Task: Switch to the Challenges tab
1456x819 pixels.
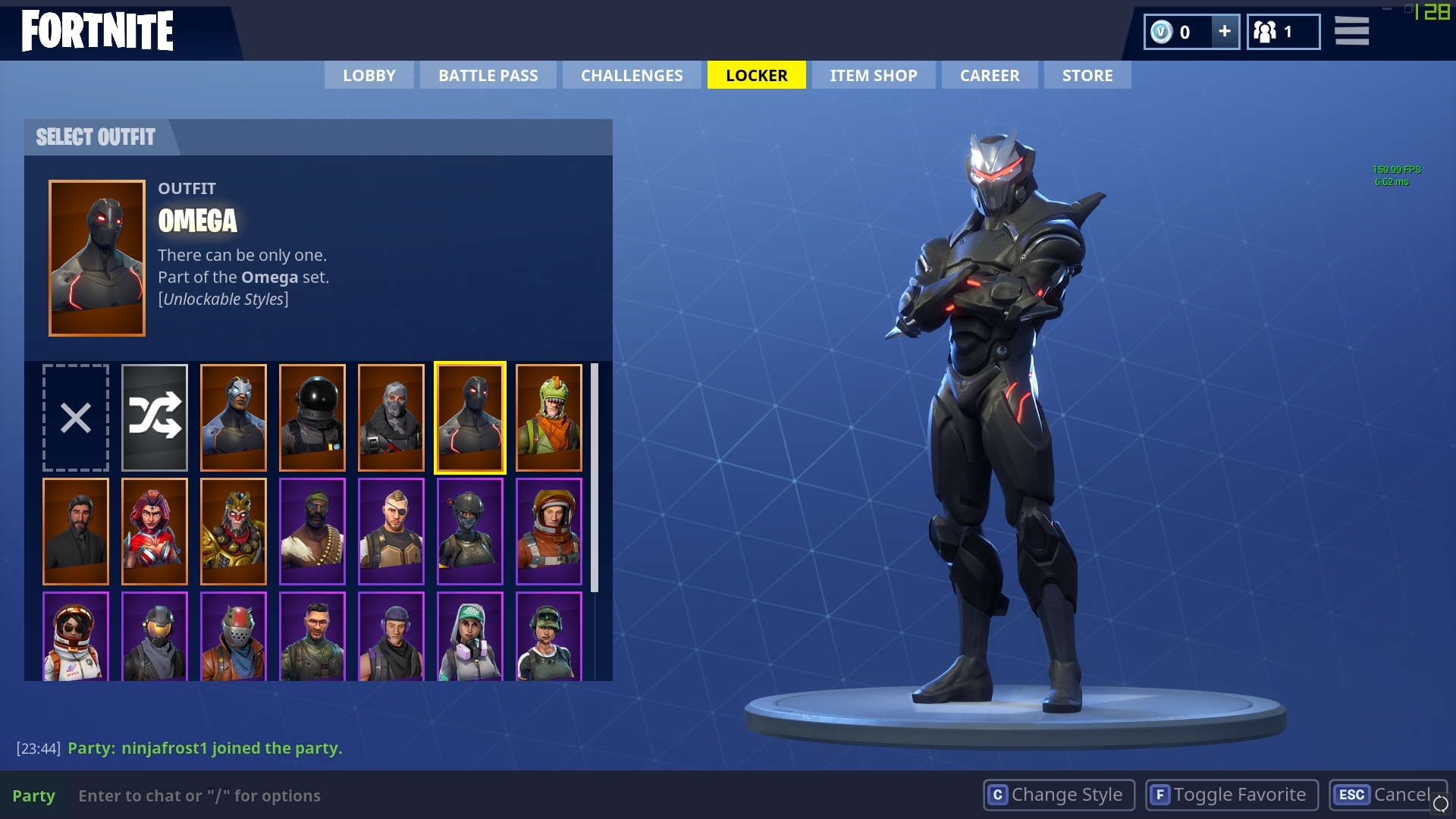Action: (x=631, y=75)
